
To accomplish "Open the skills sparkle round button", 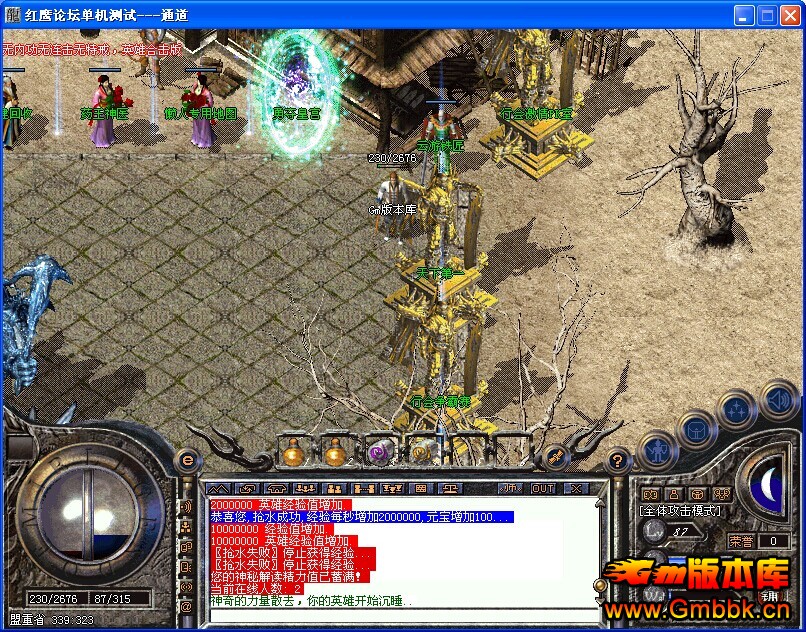I will coord(738,408).
